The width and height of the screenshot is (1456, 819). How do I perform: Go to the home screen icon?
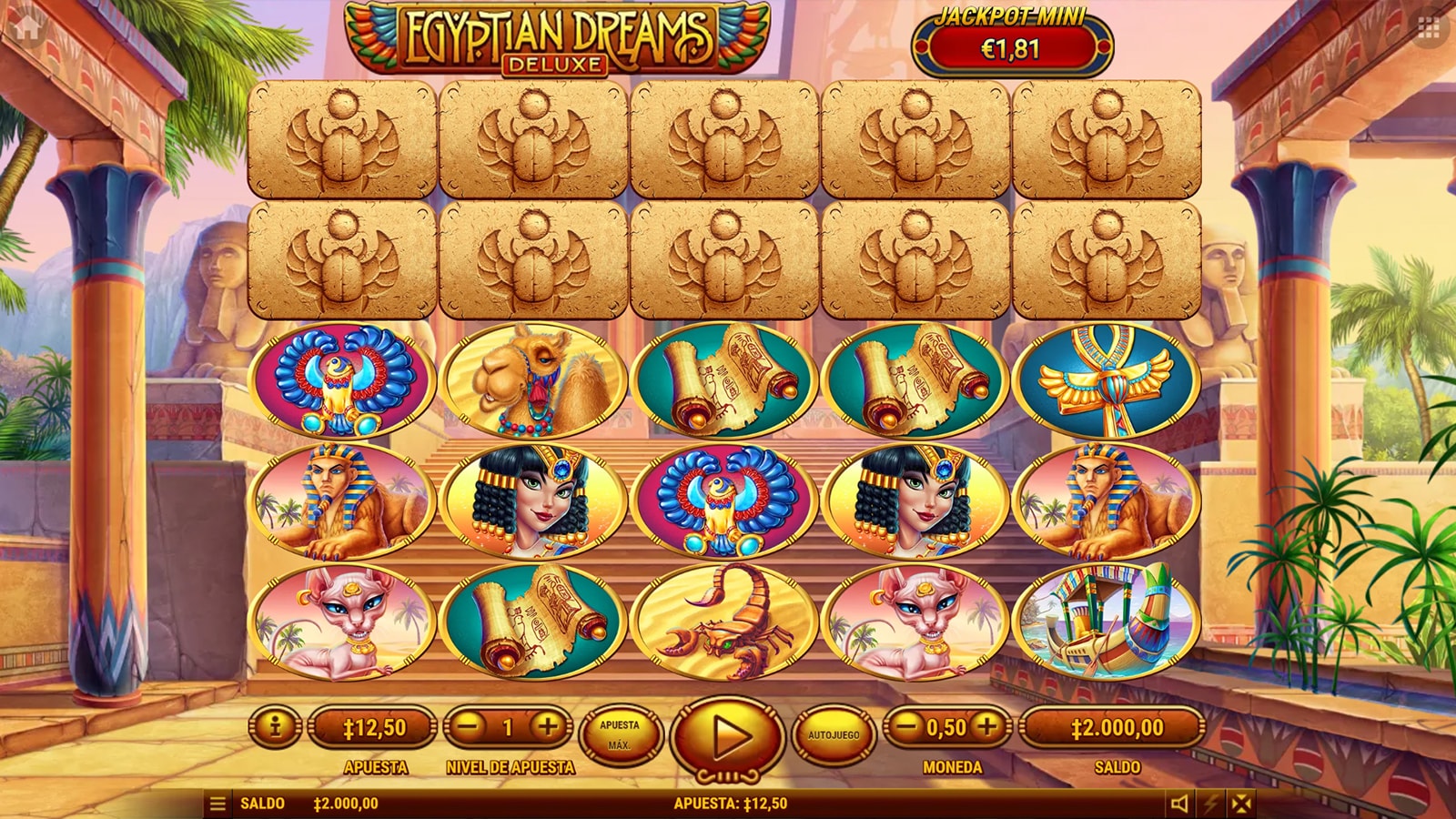[x=26, y=26]
